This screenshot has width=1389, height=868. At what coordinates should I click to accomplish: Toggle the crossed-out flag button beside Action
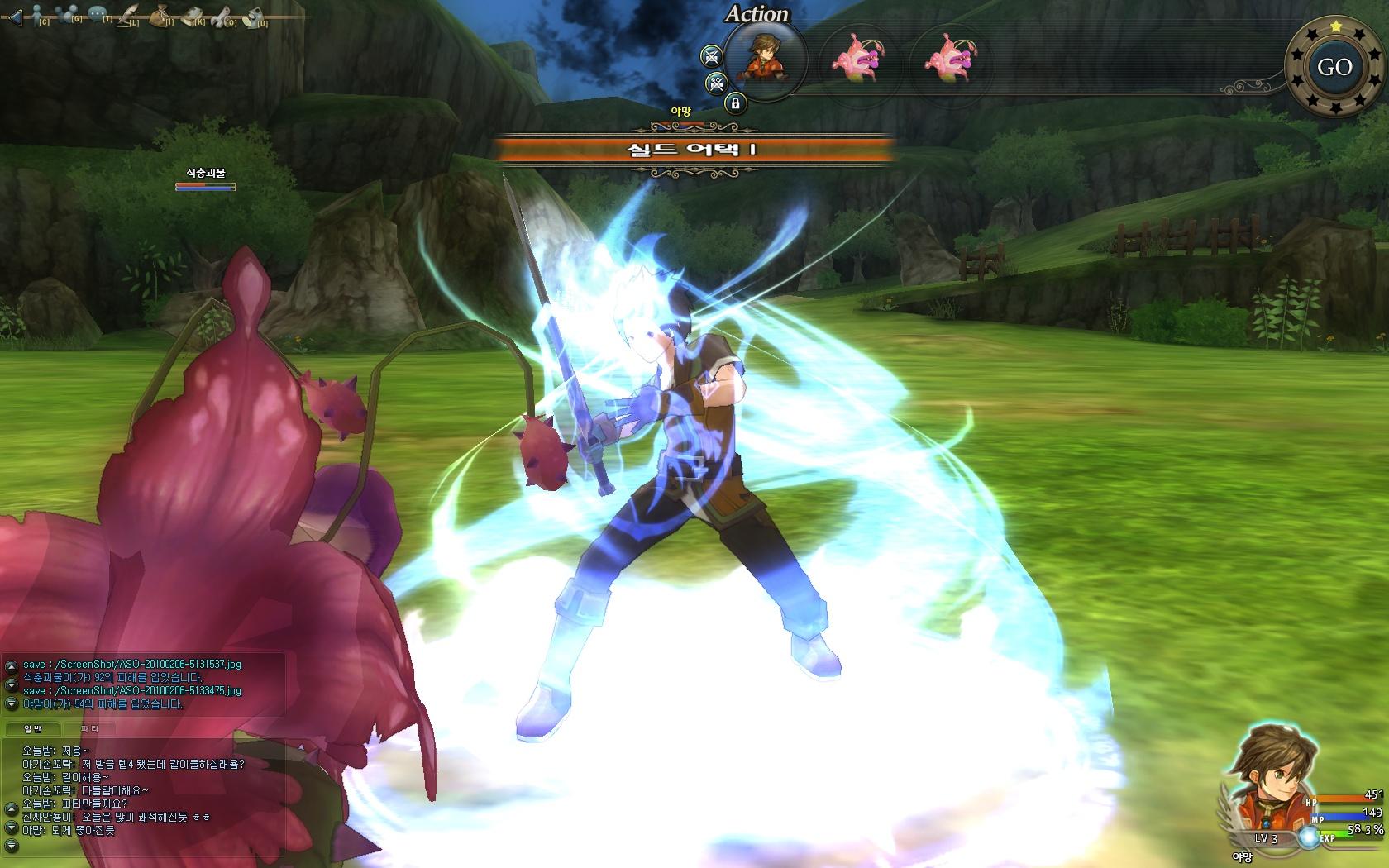(710, 56)
